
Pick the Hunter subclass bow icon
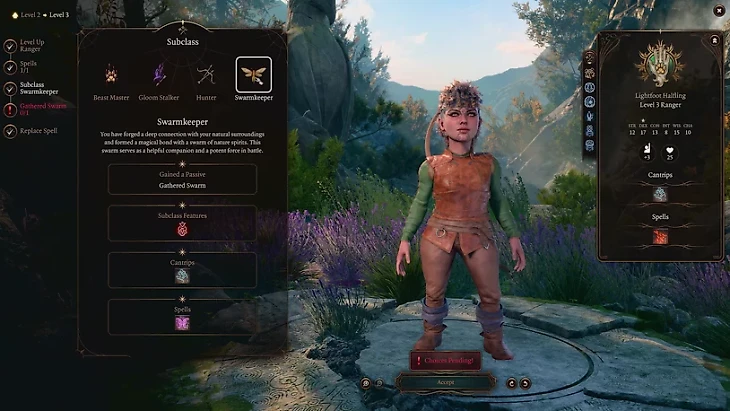point(206,74)
